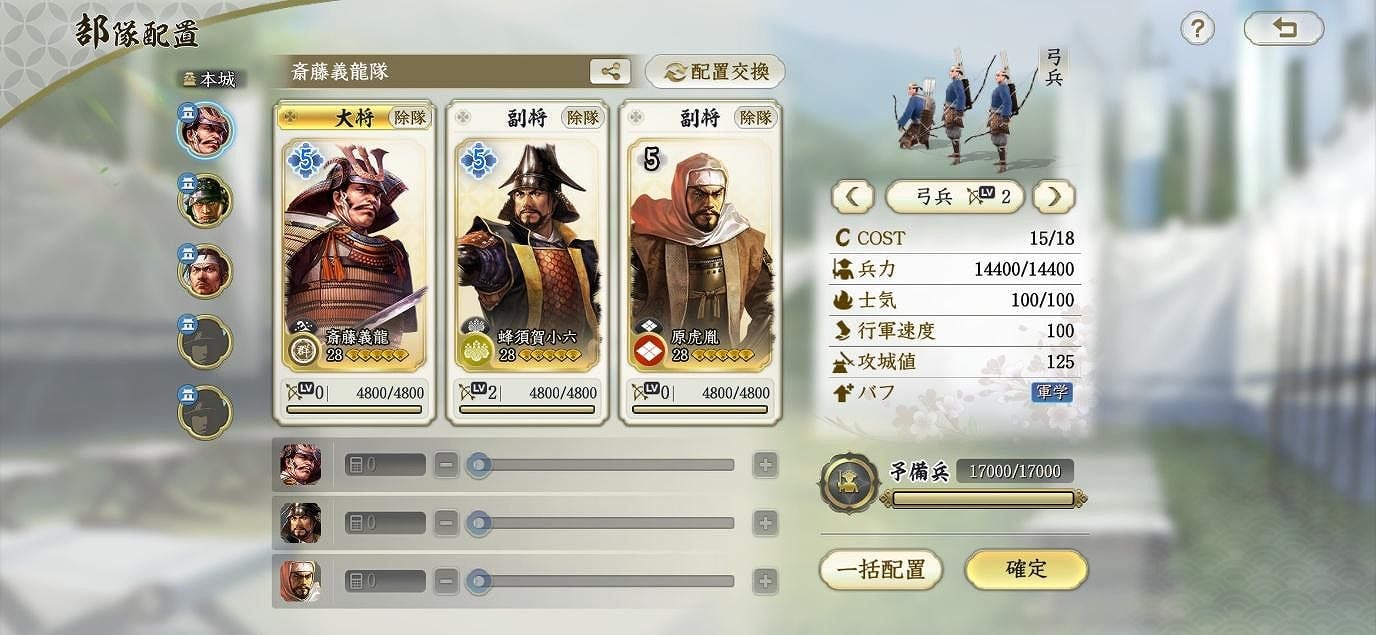This screenshot has width=1376, height=635.
Task: Go back with the return arrow button
Action: pyautogui.click(x=1283, y=29)
